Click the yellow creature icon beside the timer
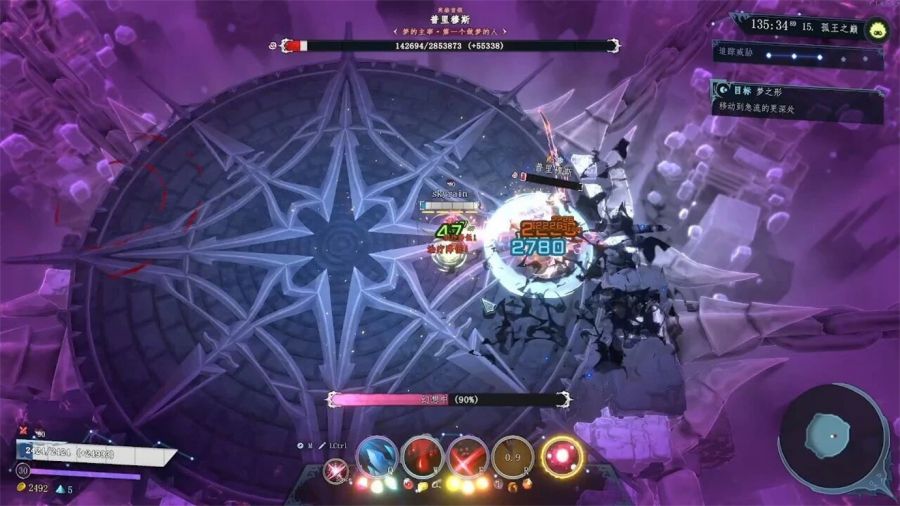Viewport: 900px width, 506px height. pyautogui.click(x=878, y=28)
